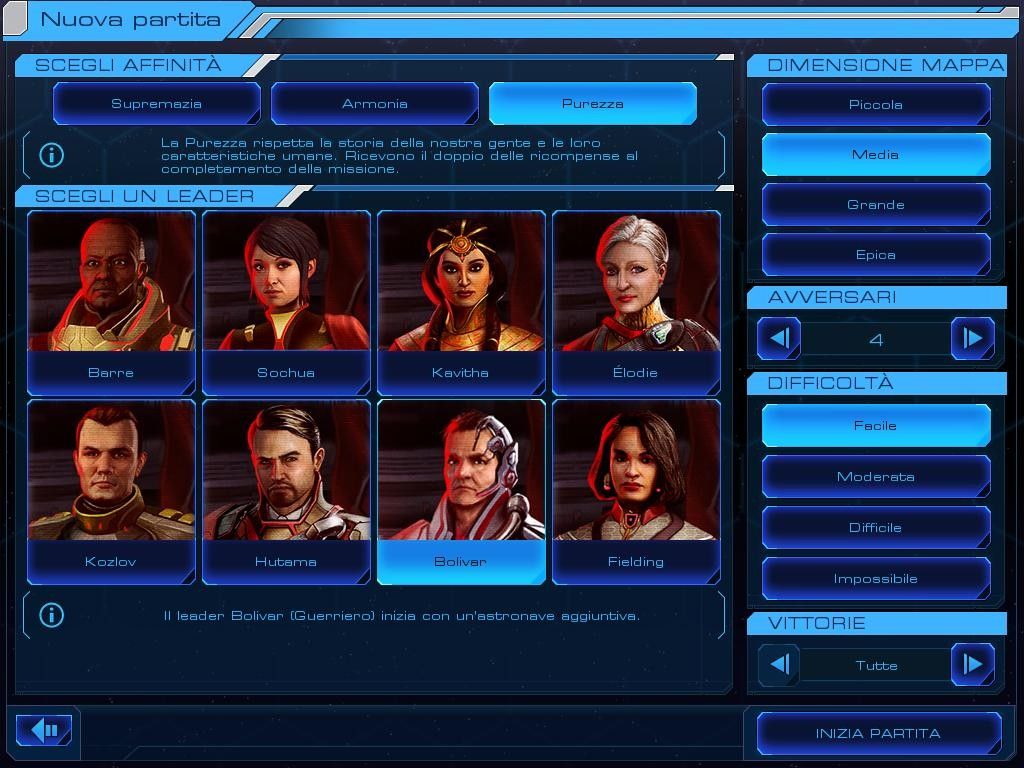Click Inizia Partita to start the game
The image size is (1024, 768).
[x=878, y=734]
